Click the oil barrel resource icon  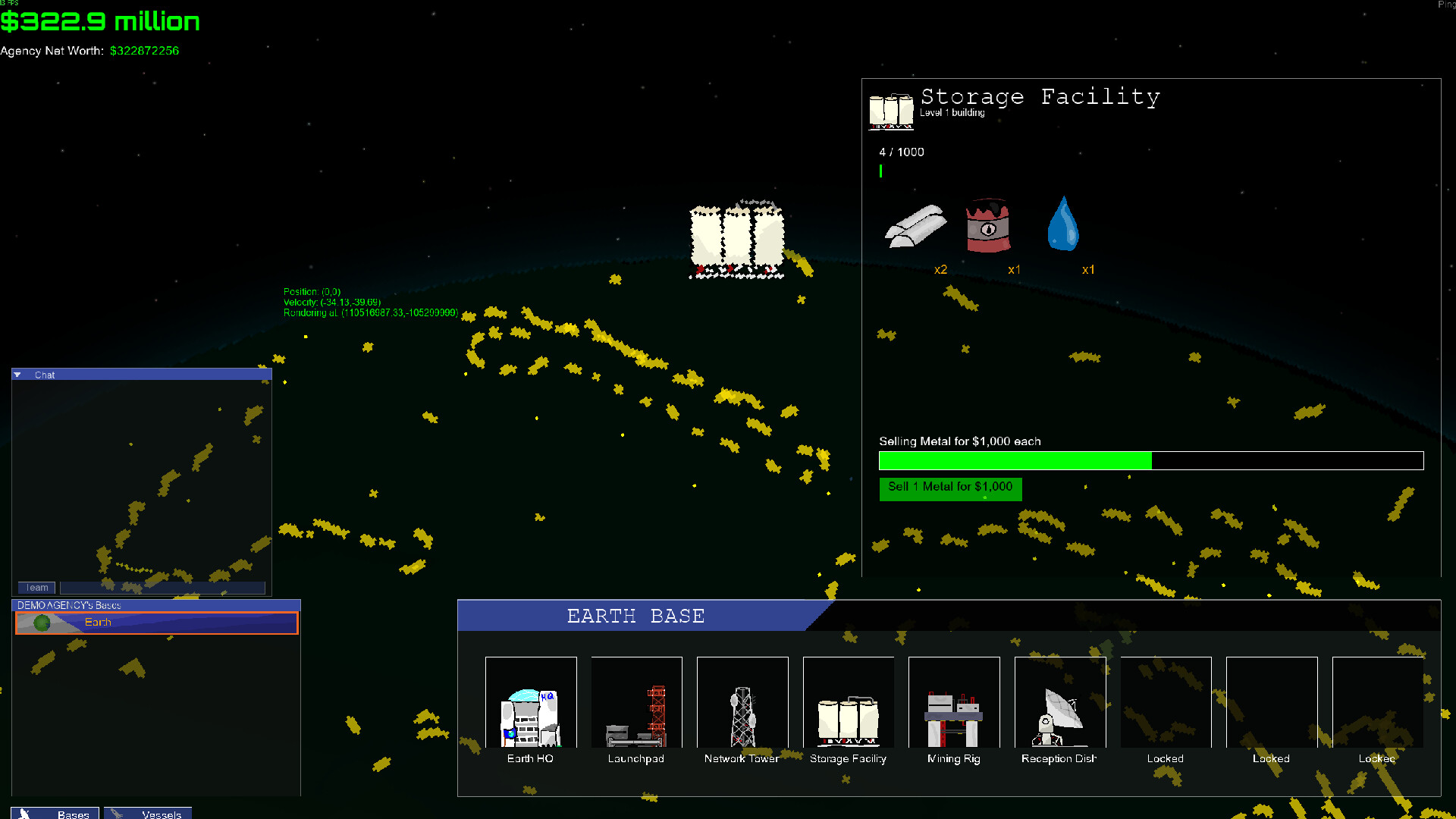click(x=987, y=226)
